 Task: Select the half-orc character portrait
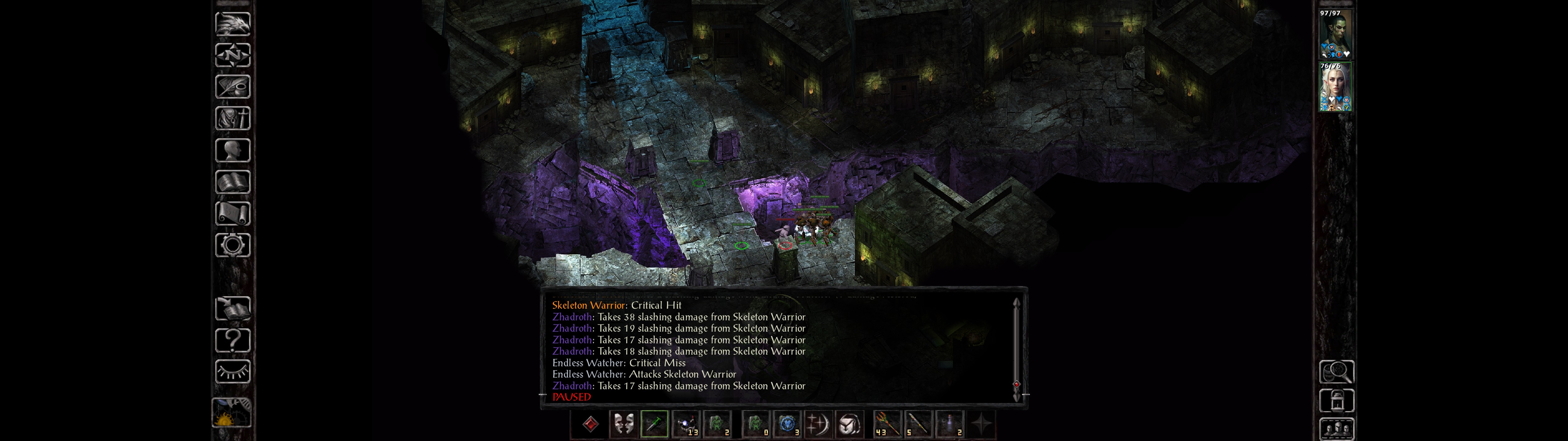tap(1335, 34)
